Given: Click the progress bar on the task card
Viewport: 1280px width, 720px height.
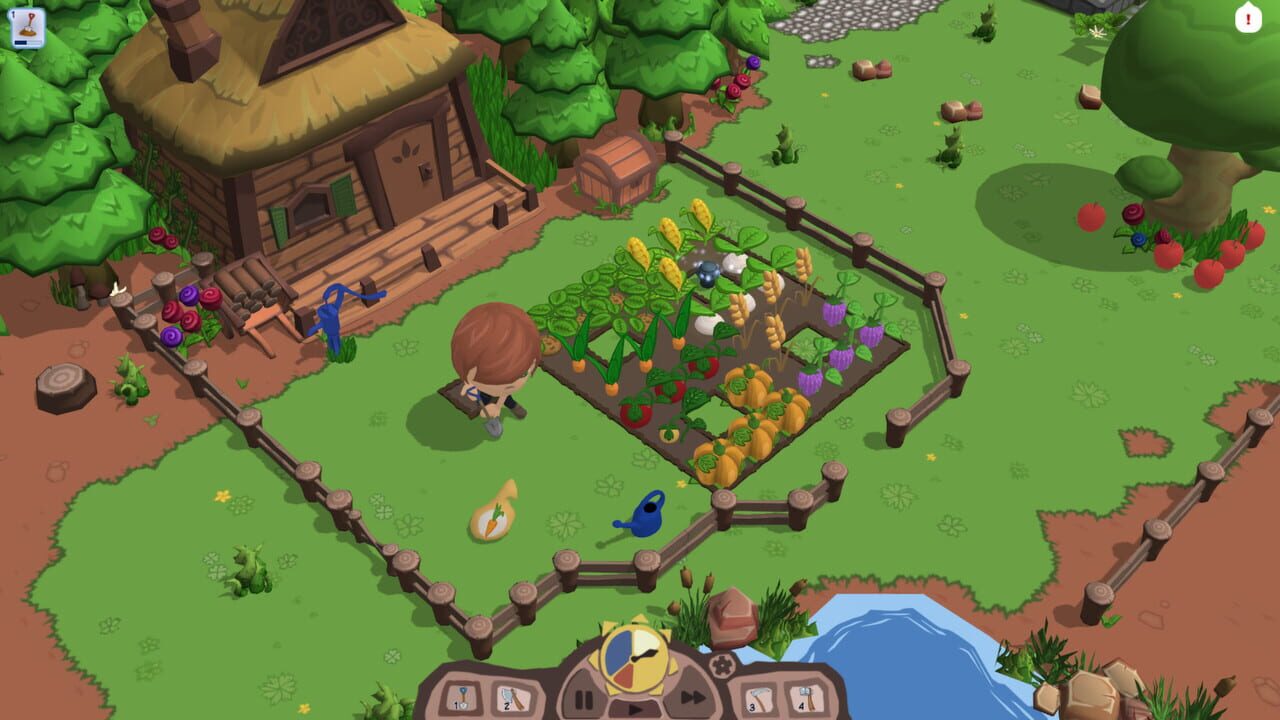Looking at the screenshot, I should pyautogui.click(x=28, y=42).
